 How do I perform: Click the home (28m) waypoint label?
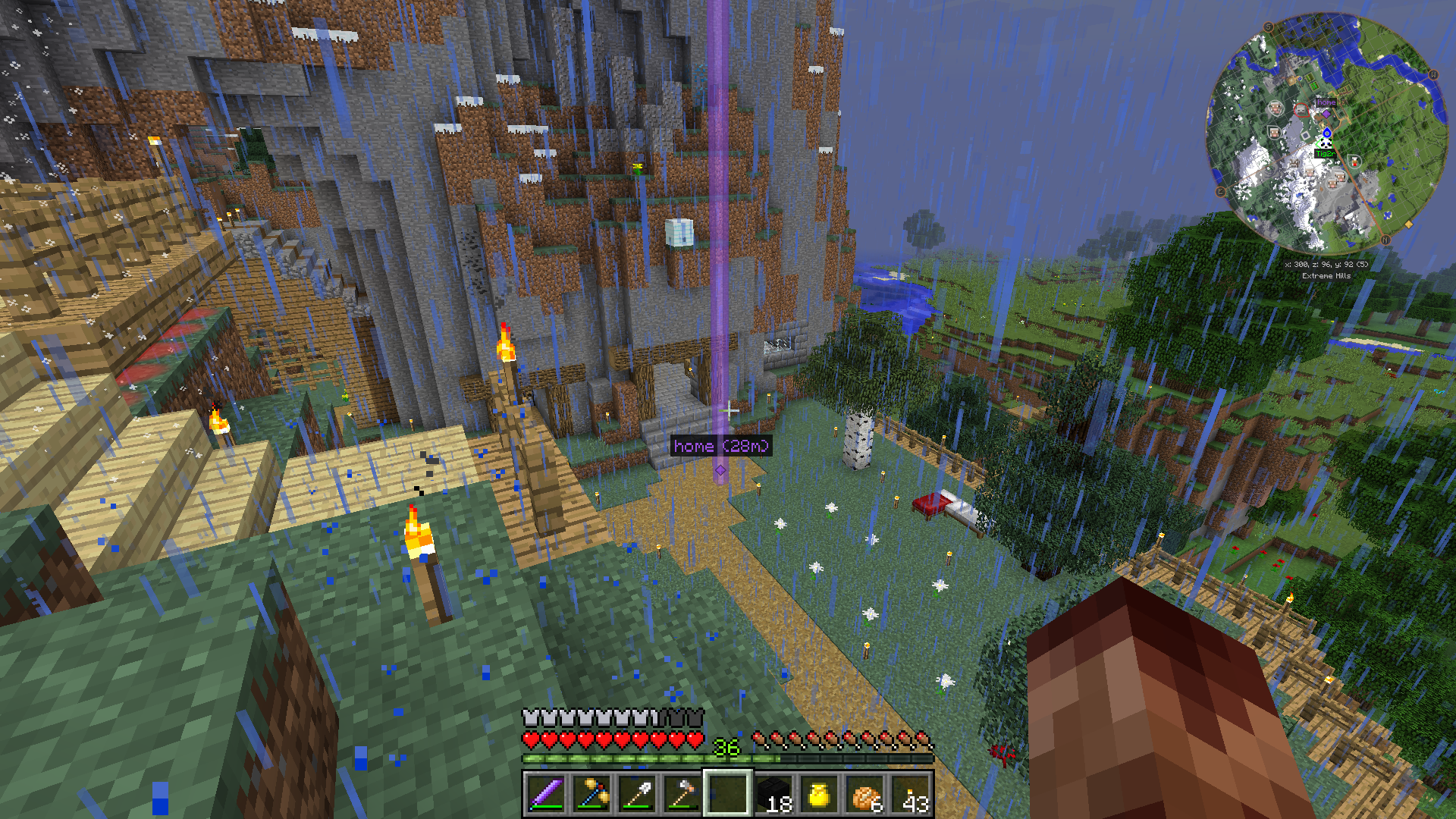point(720,446)
